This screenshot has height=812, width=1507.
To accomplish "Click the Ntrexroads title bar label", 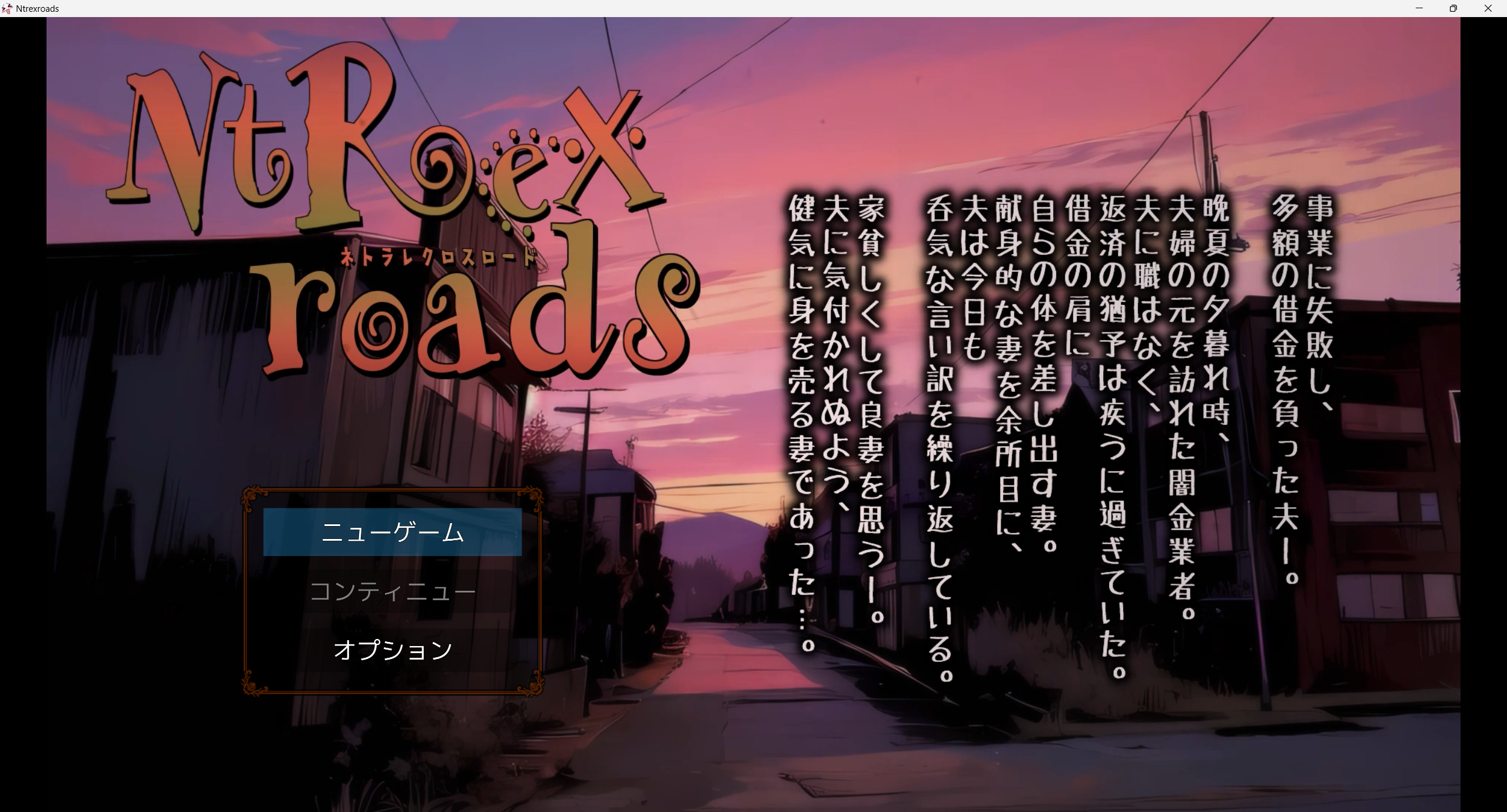I will (37, 8).
